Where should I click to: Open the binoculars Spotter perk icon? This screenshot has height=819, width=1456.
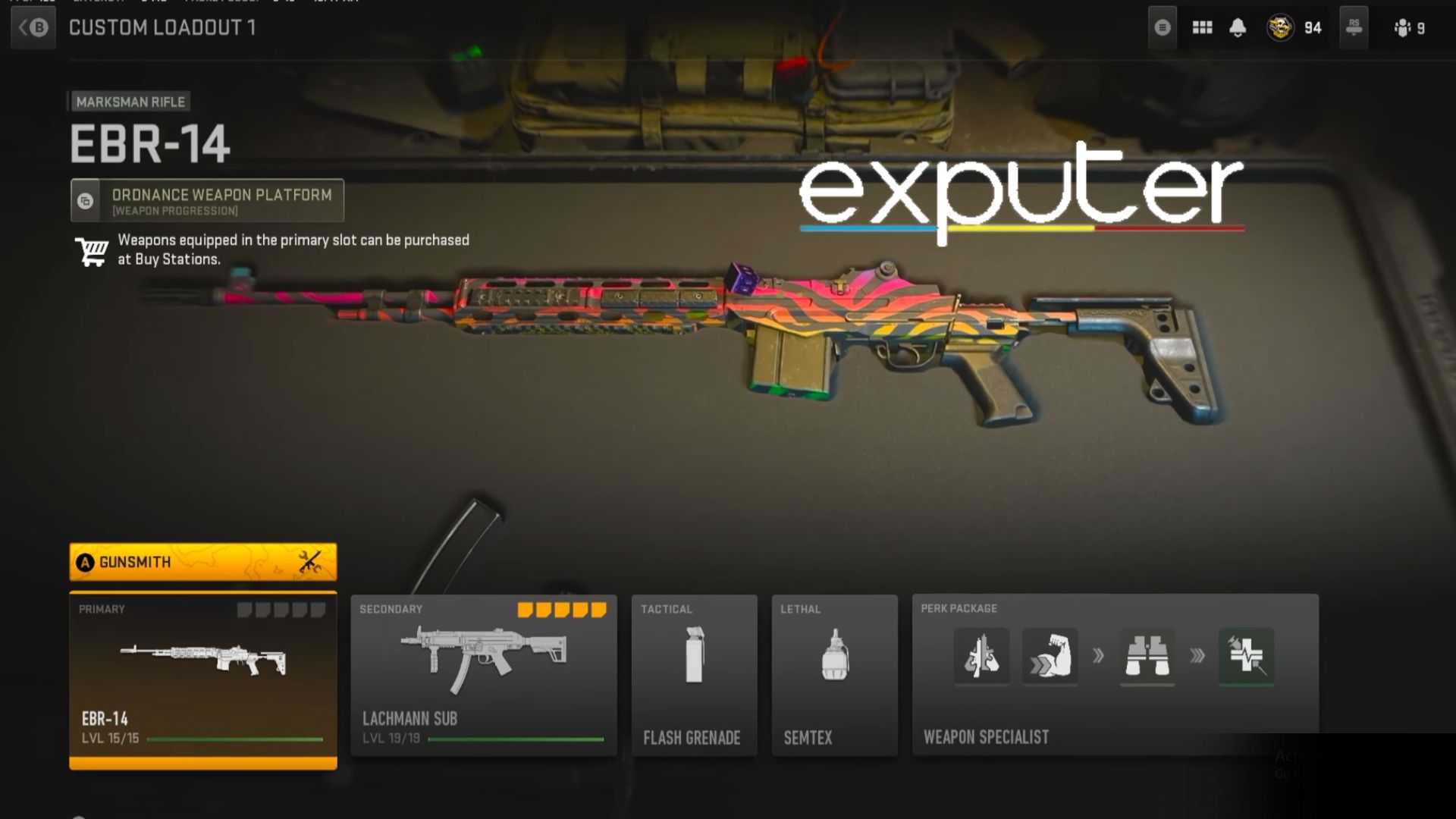1147,657
